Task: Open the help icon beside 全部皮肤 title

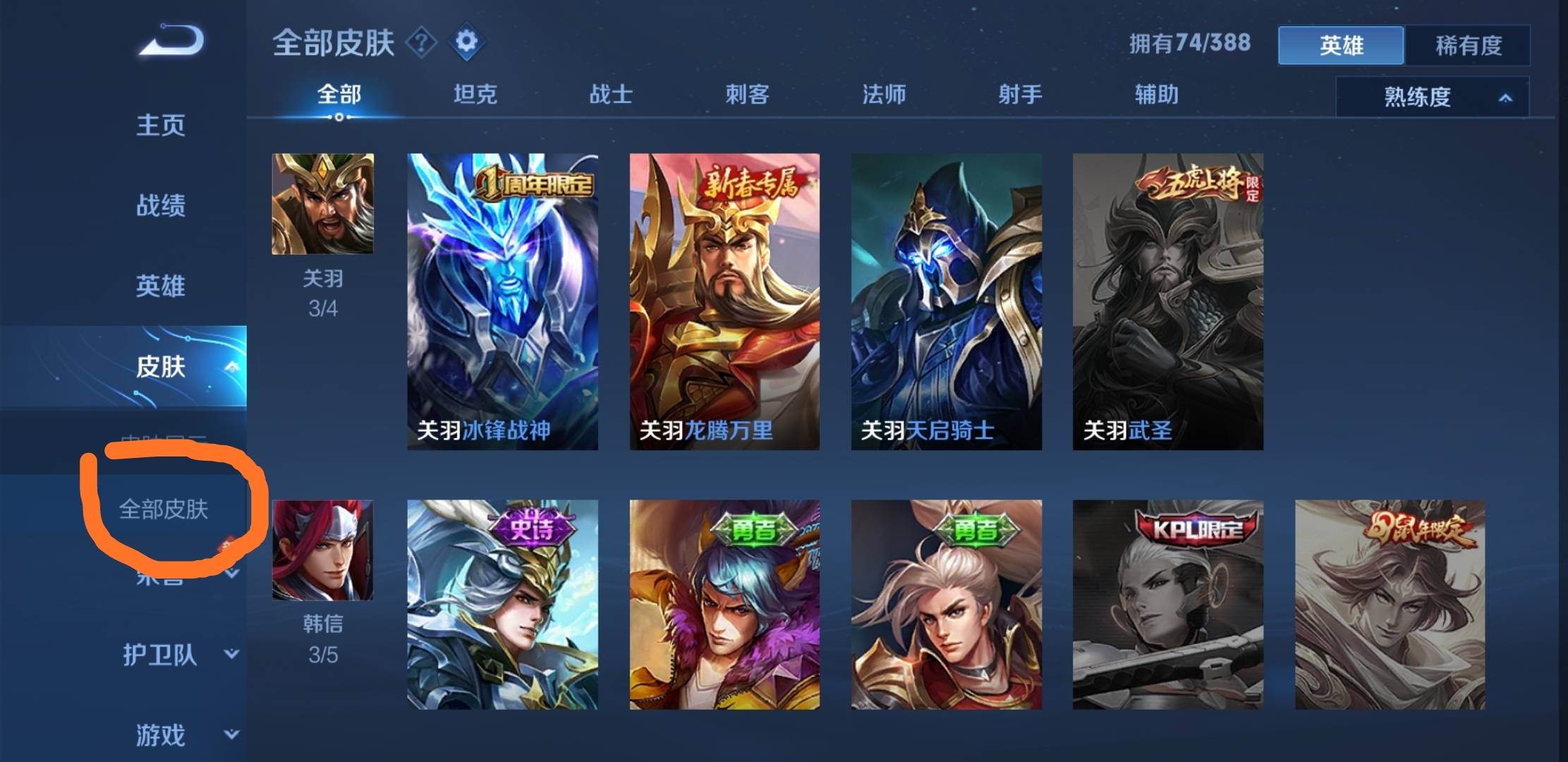Action: (422, 43)
